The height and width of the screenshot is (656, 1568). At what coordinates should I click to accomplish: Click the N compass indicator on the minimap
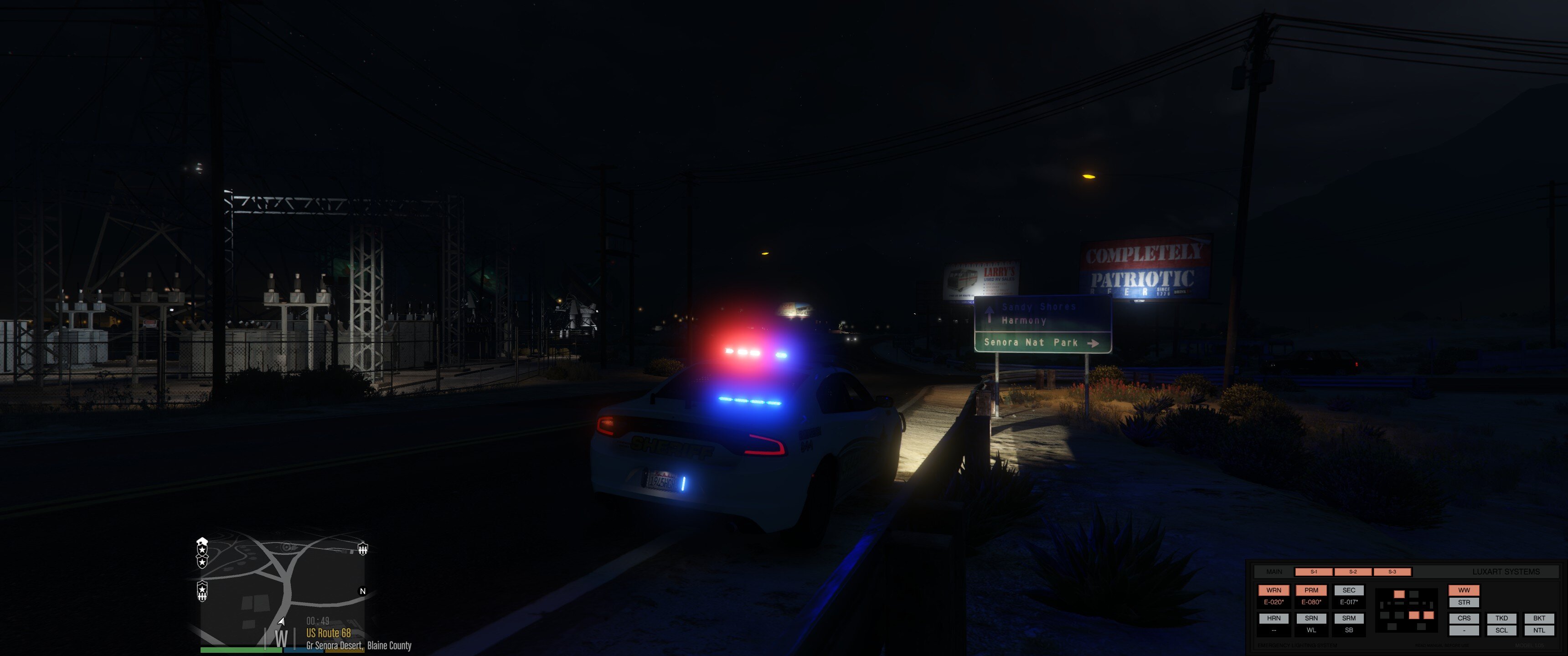coord(363,591)
